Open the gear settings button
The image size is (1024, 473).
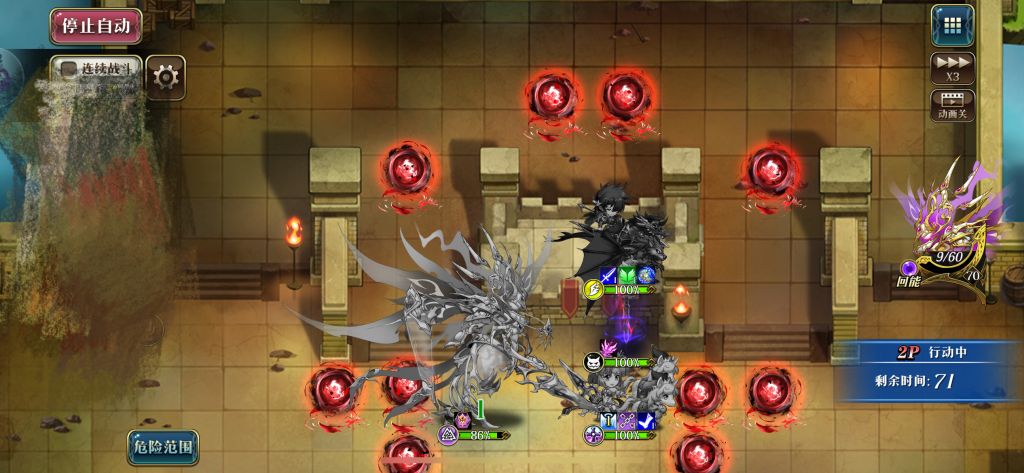point(166,76)
